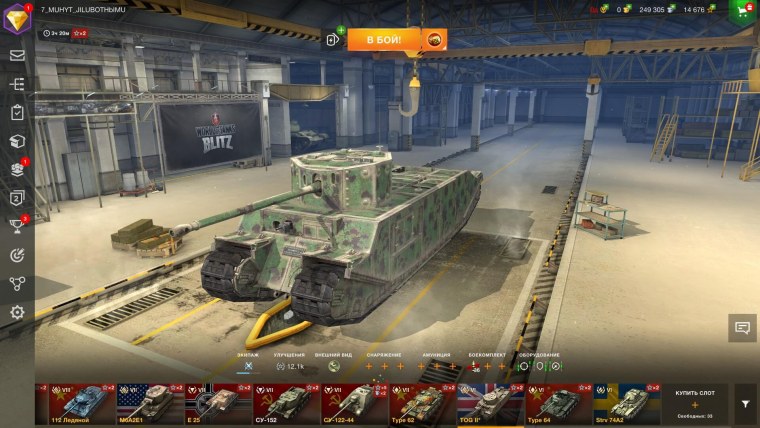Select the 112 Ледяной tank
This screenshot has width=760, height=428.
pos(75,403)
